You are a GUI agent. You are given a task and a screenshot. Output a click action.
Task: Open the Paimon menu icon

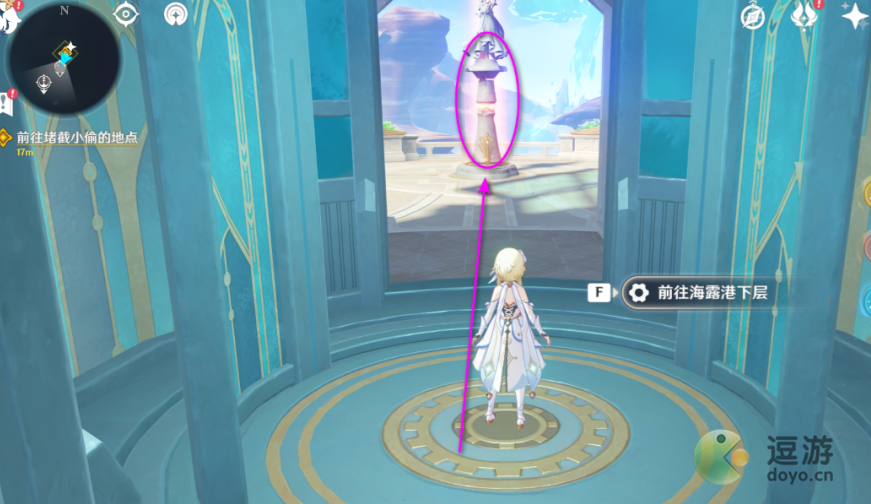pos(10,18)
